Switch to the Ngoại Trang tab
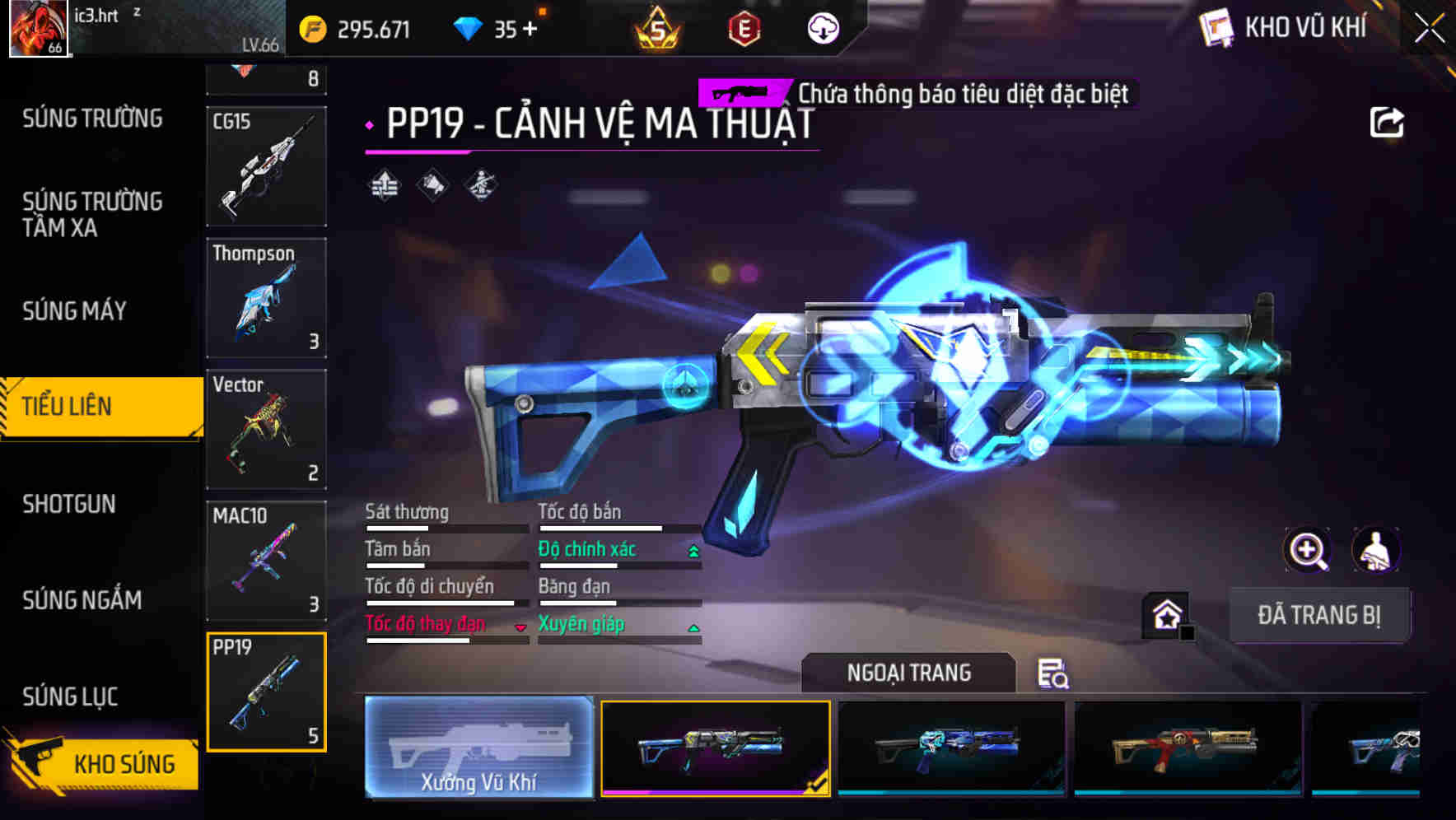Viewport: 1456px width, 820px height. (x=909, y=673)
